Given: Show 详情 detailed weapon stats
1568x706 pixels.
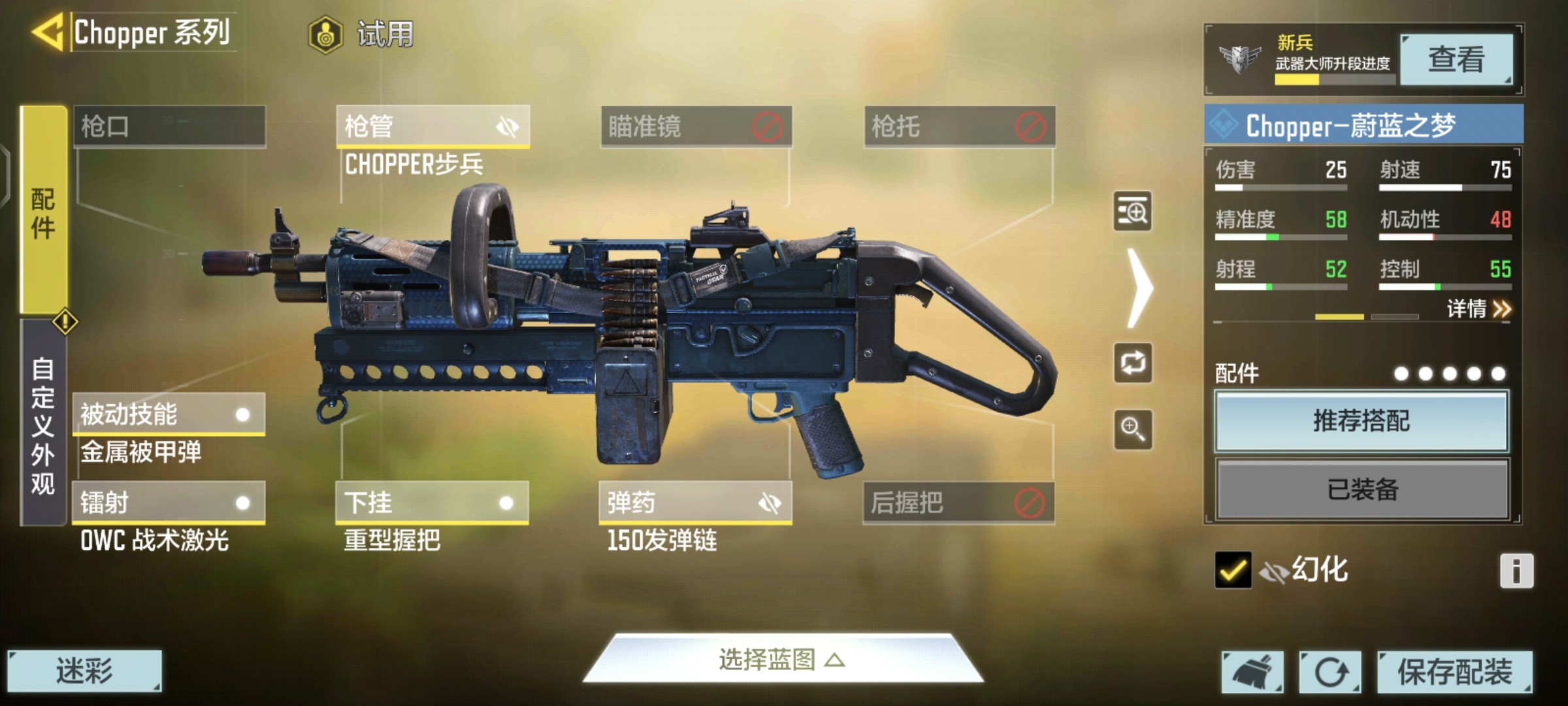Looking at the screenshot, I should 1478,309.
